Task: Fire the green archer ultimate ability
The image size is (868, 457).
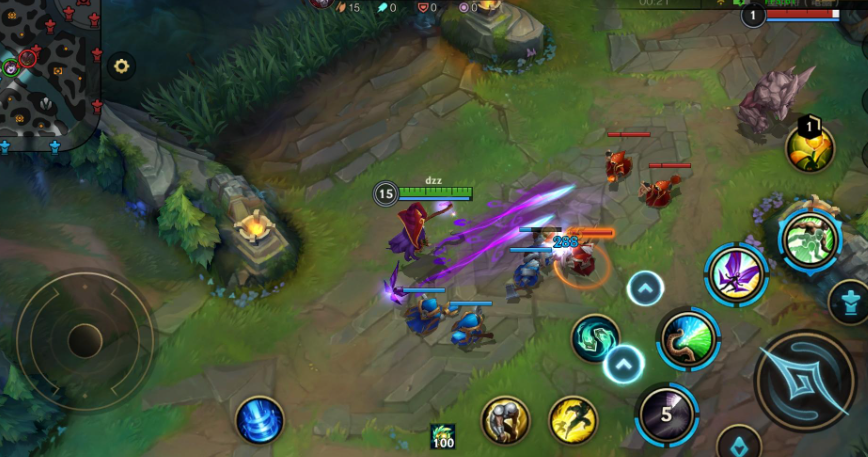Action: point(809,239)
